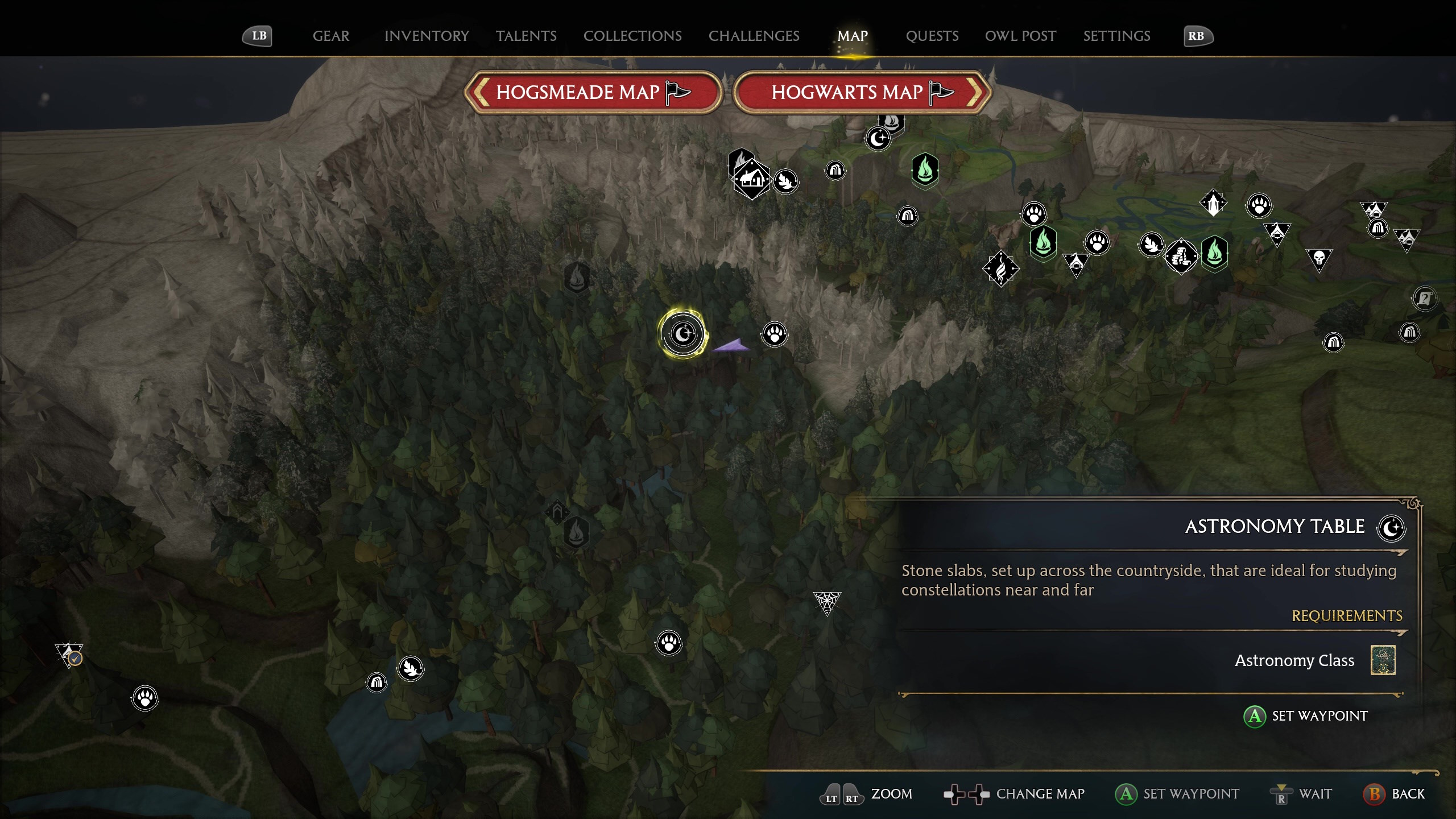The image size is (1456, 819).
Task: Switch to the Inventory tab
Action: [x=427, y=36]
